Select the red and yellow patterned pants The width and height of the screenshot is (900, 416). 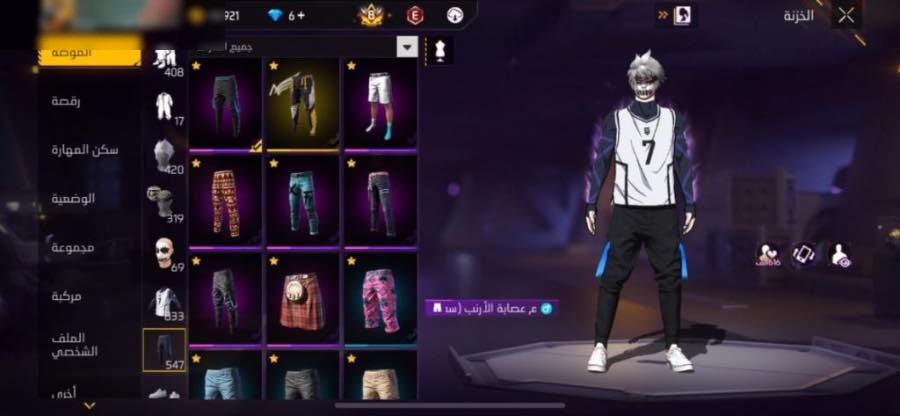[226, 201]
